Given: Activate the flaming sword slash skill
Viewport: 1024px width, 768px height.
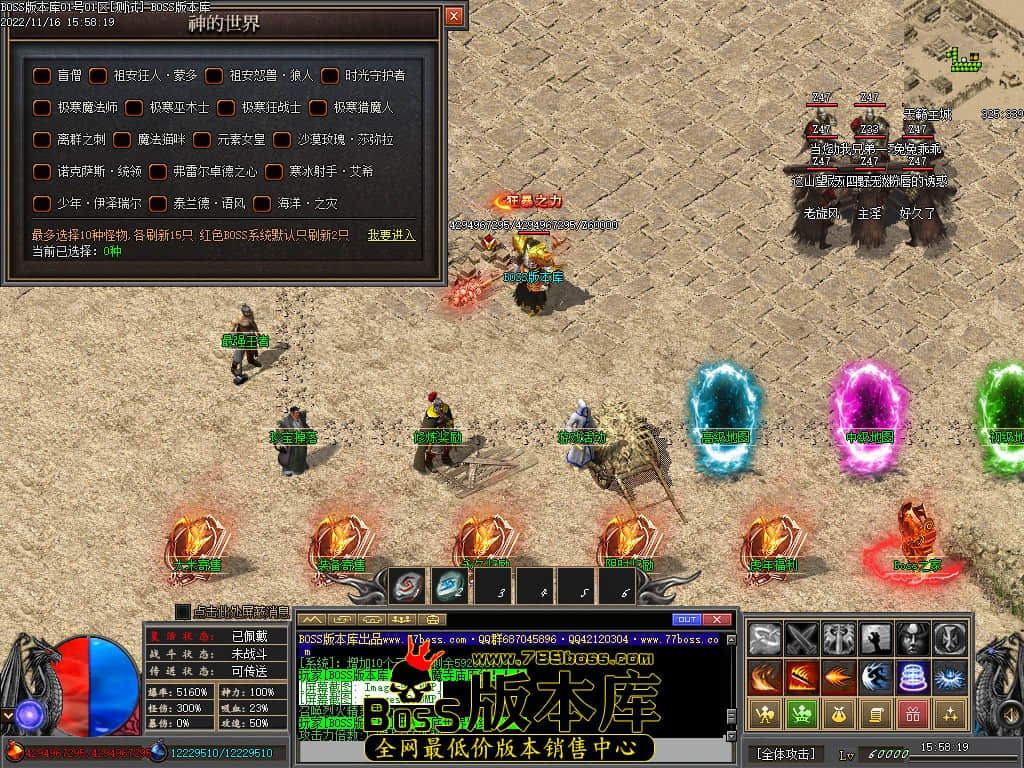Looking at the screenshot, I should pos(802,677).
